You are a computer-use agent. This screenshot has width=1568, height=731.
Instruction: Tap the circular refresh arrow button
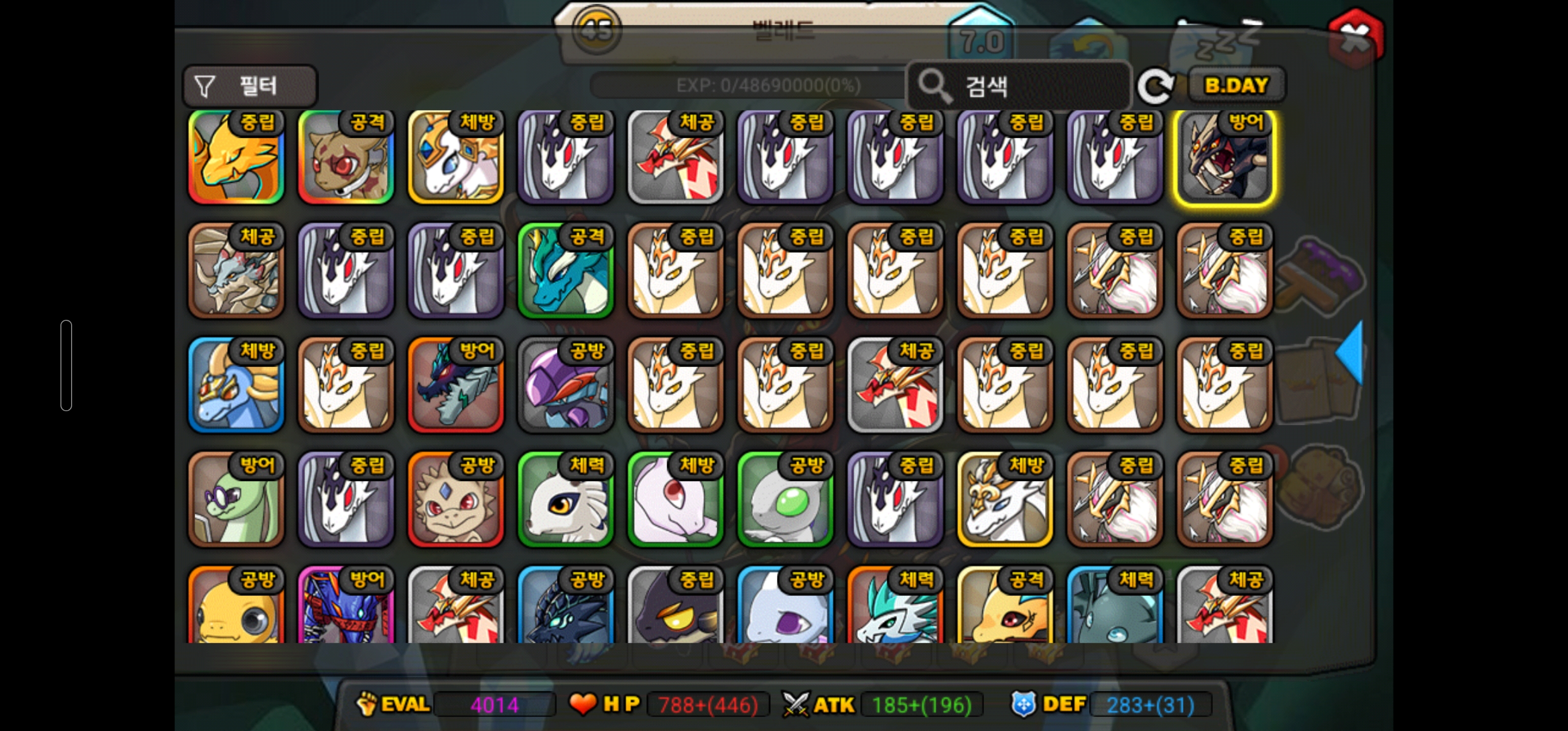pos(1155,86)
